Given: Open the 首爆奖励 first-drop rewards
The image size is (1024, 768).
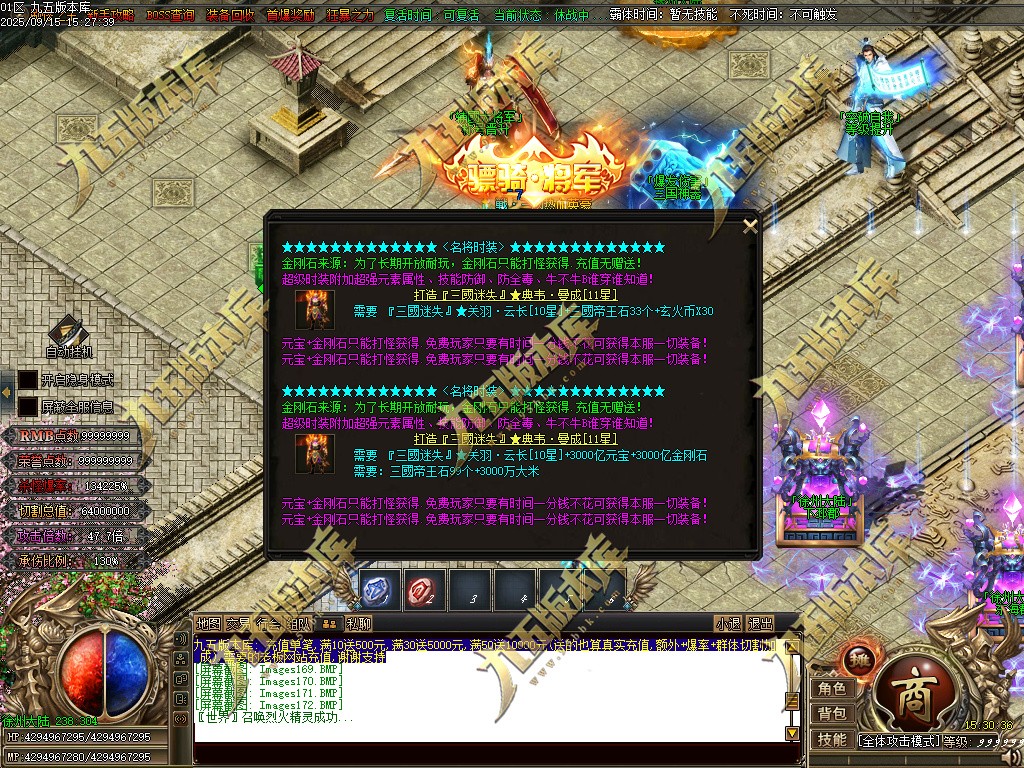Looking at the screenshot, I should (x=290, y=16).
